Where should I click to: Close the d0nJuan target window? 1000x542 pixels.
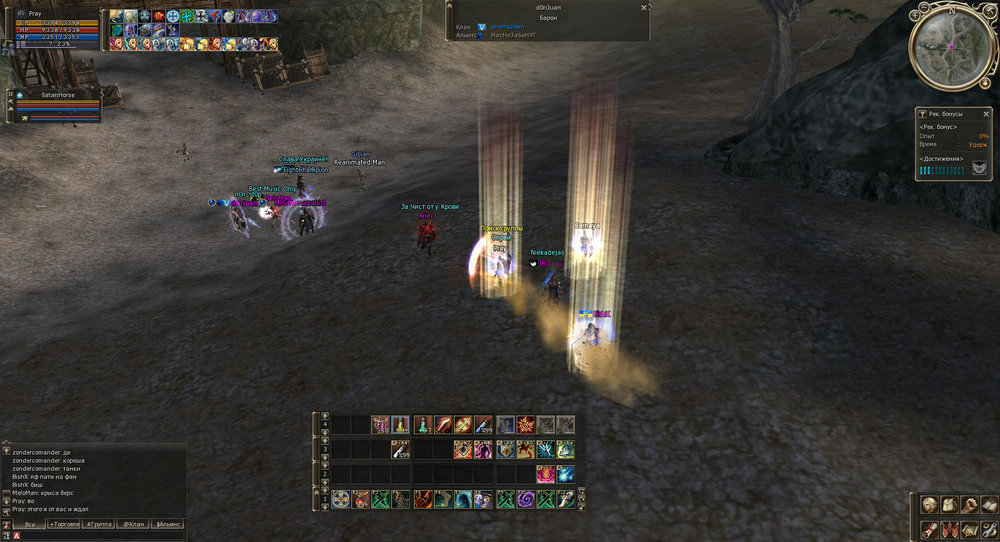[x=643, y=7]
